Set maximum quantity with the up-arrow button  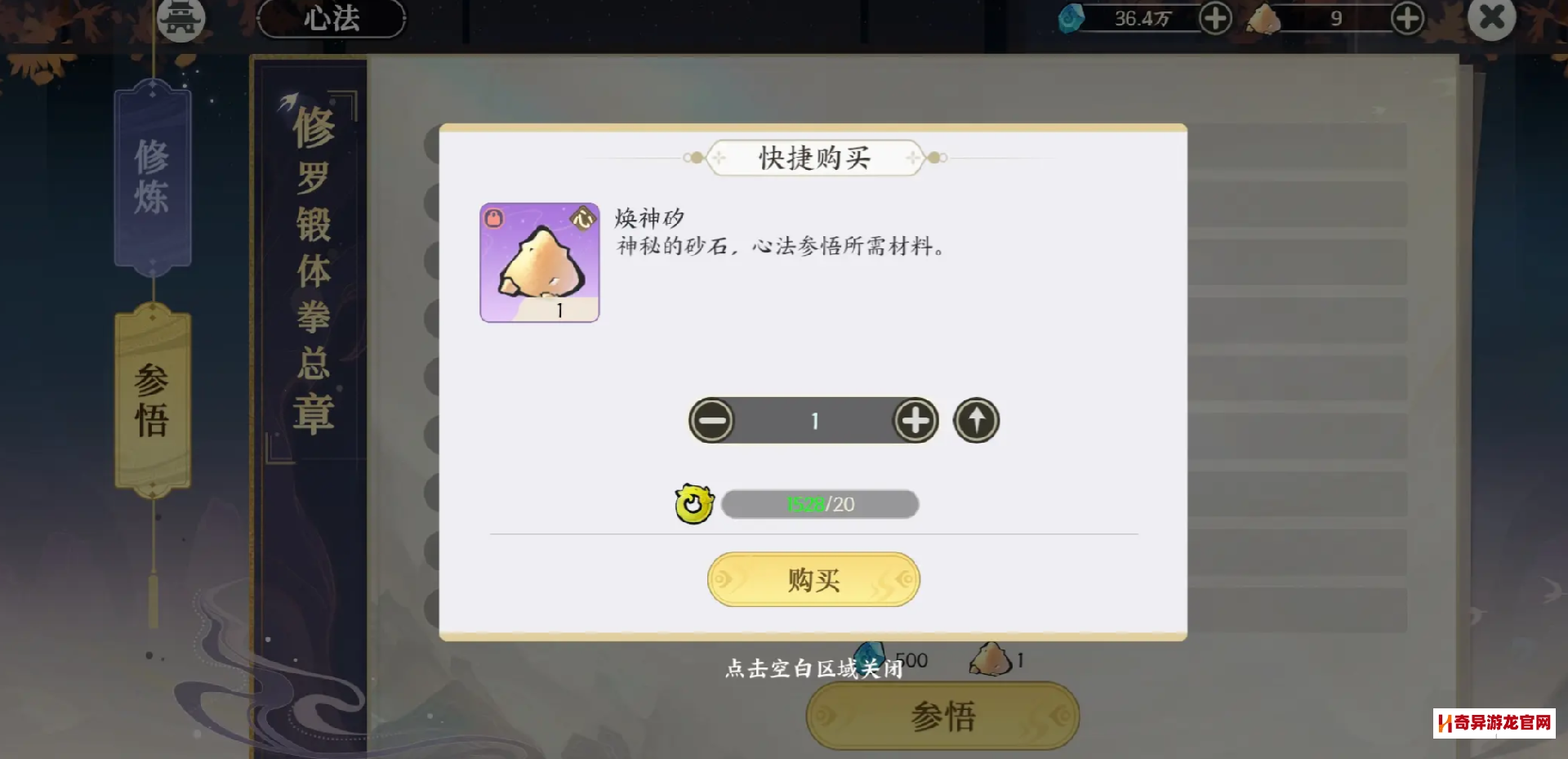tap(976, 421)
